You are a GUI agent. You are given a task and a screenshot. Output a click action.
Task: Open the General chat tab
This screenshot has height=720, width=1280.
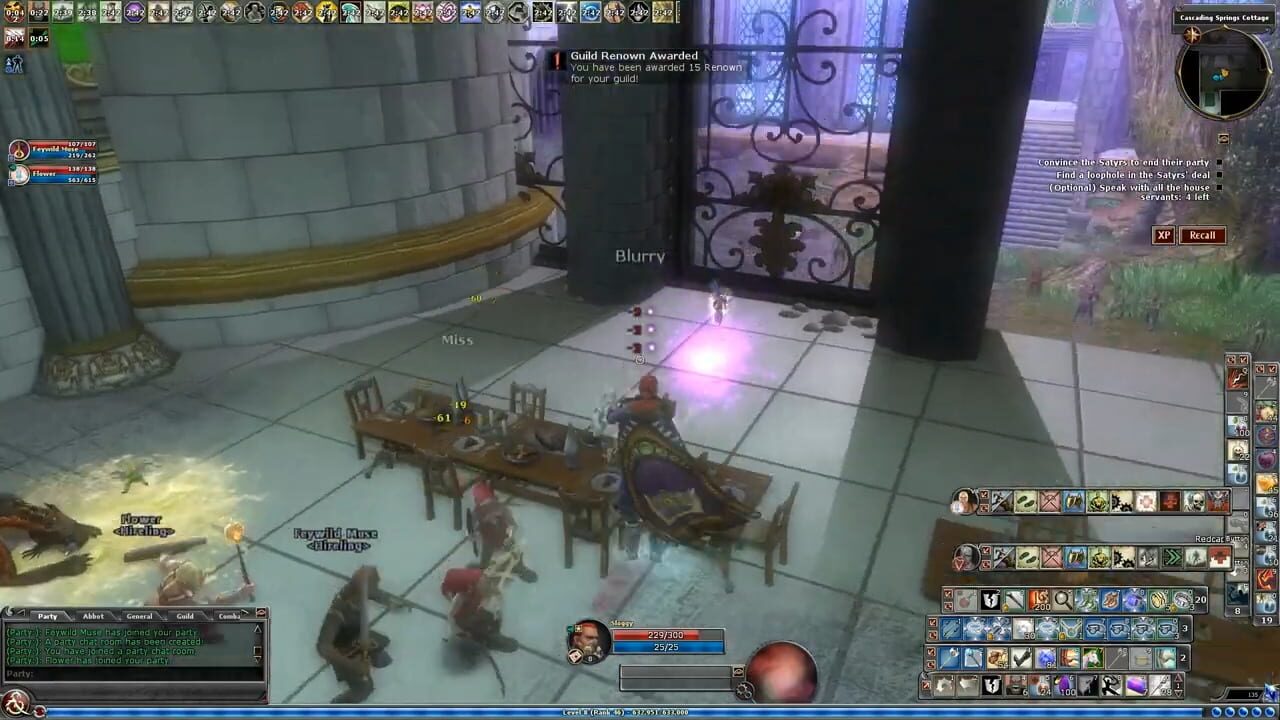point(140,616)
